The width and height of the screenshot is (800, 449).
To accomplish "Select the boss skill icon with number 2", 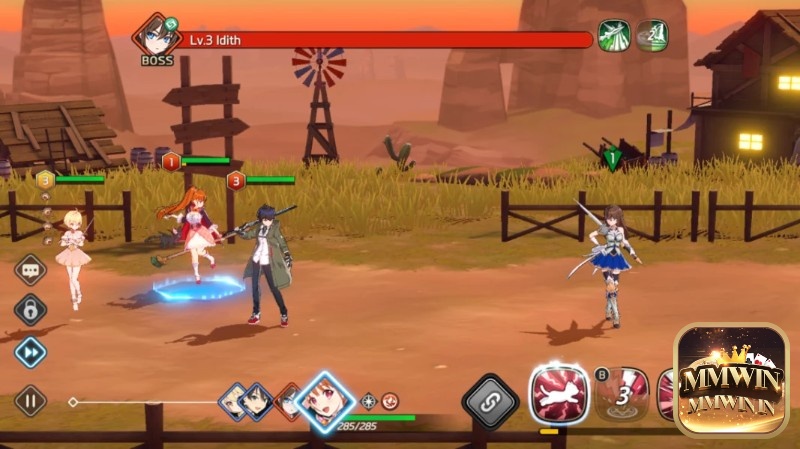I will click(x=652, y=36).
